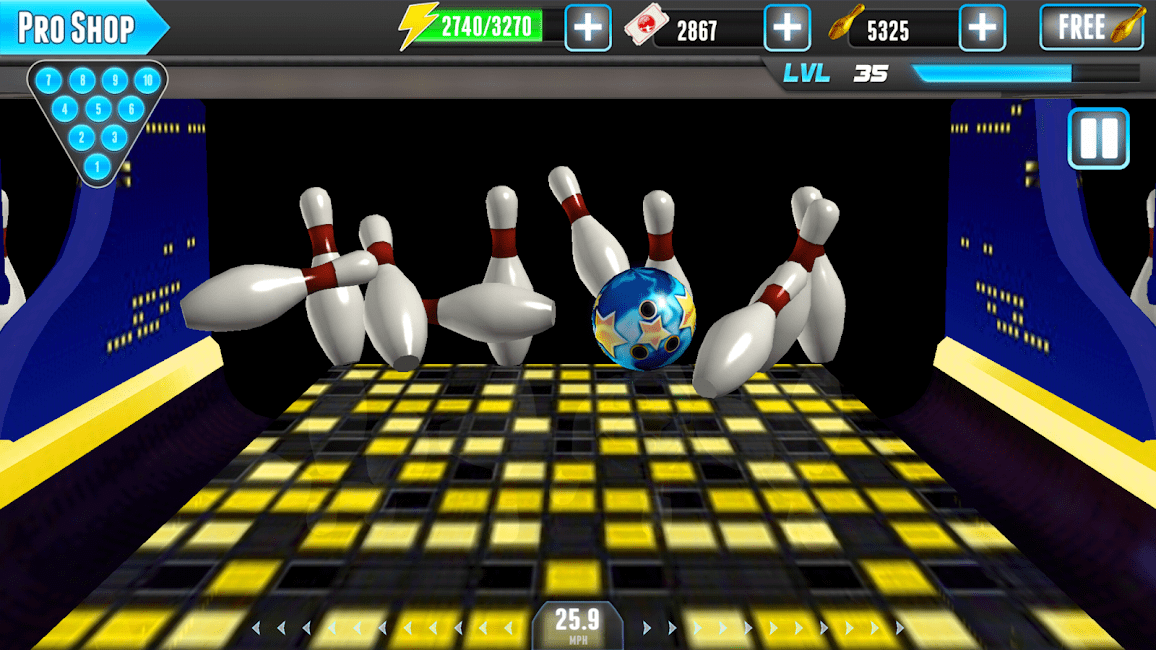Pause the bowling game
The height and width of the screenshot is (650, 1156).
click(1098, 138)
